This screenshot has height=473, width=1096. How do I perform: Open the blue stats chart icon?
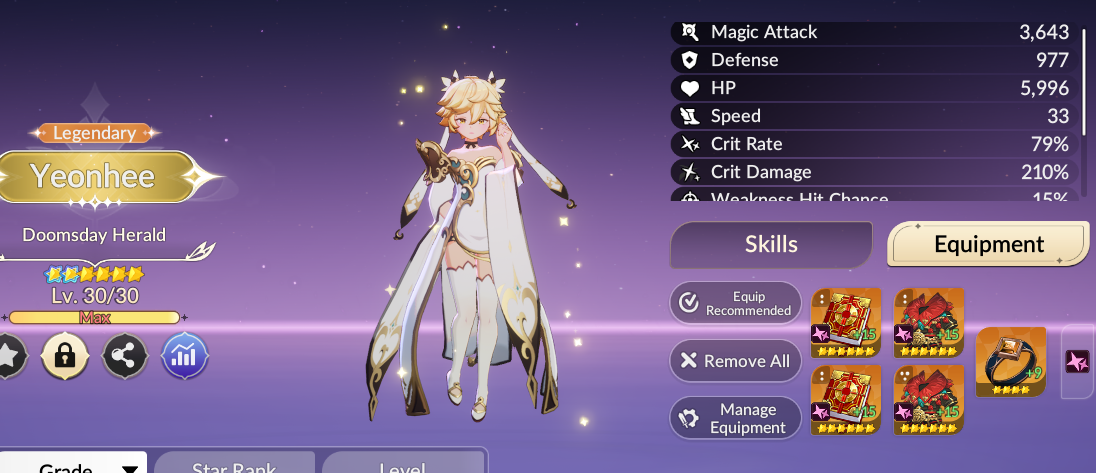click(x=185, y=356)
